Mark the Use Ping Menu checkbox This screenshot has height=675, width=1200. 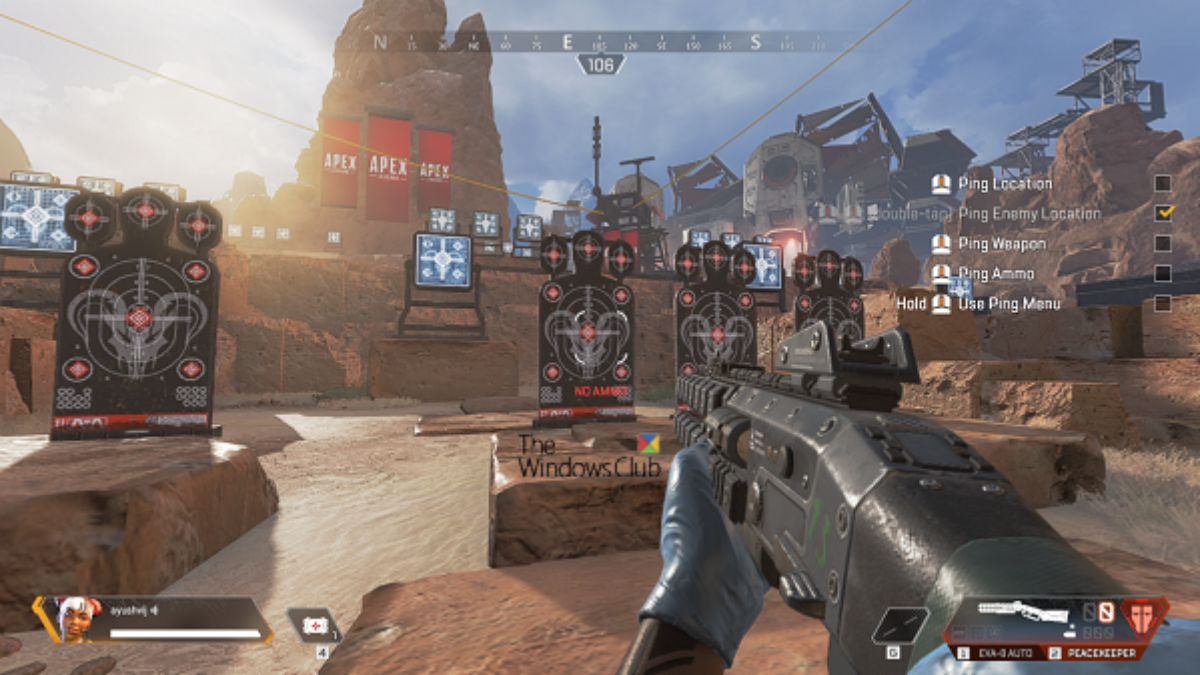(1162, 303)
